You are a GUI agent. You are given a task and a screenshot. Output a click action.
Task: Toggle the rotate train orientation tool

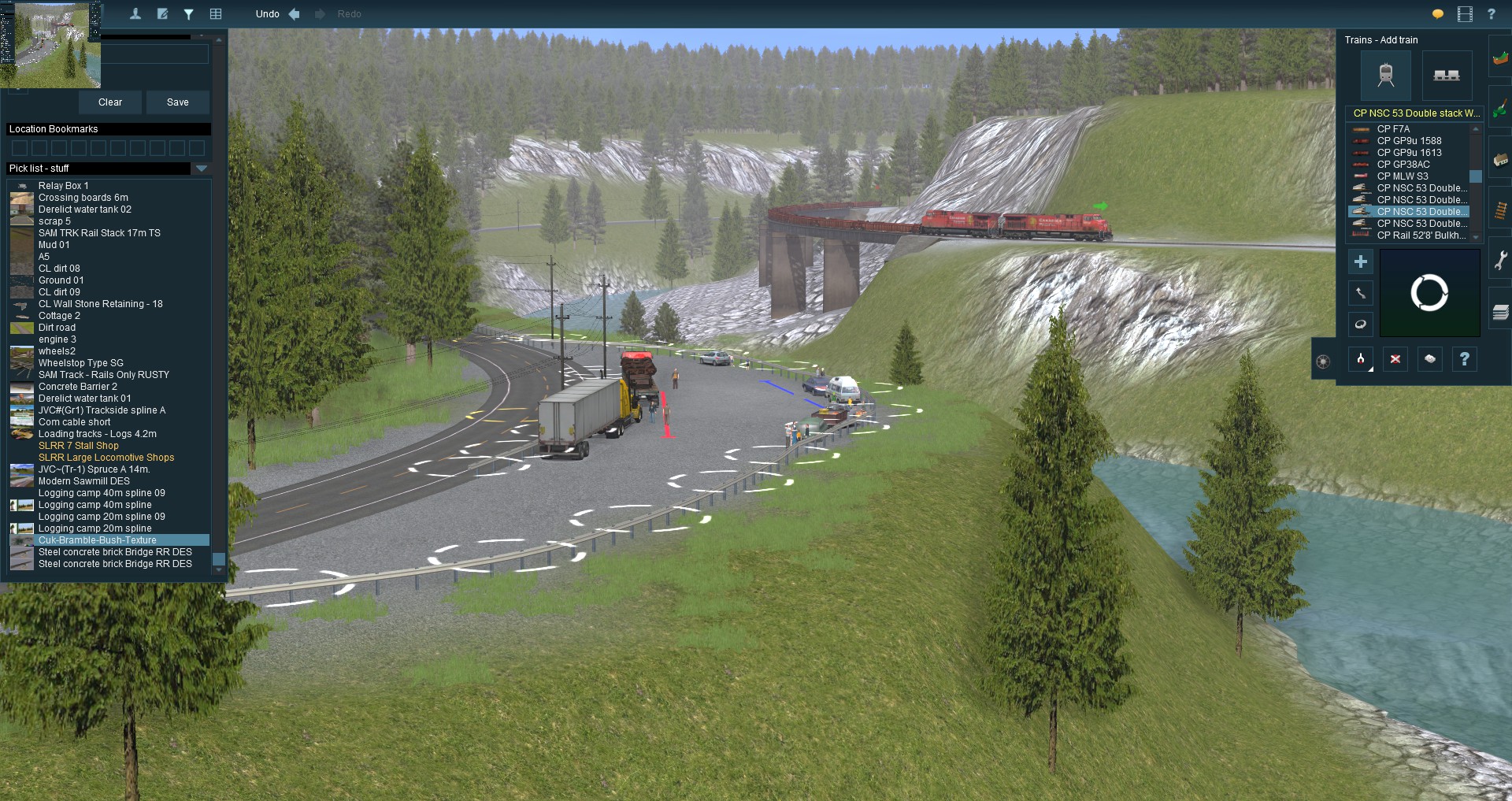coord(1361,324)
